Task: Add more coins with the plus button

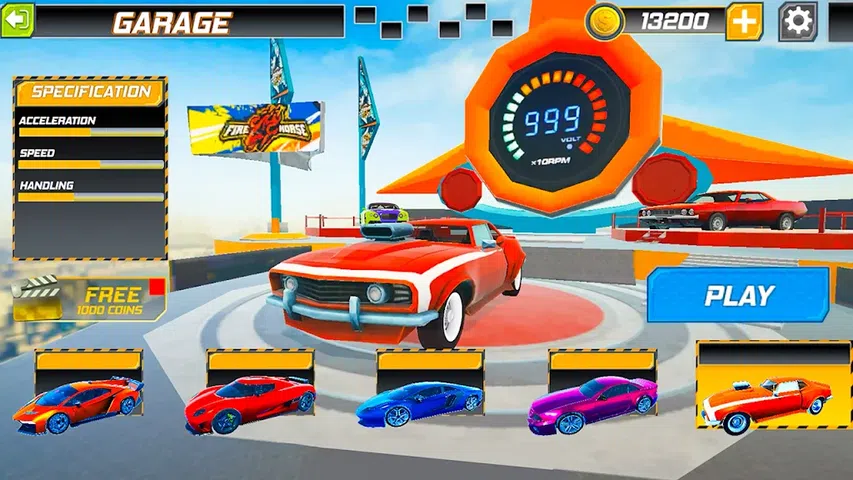Action: coord(743,21)
